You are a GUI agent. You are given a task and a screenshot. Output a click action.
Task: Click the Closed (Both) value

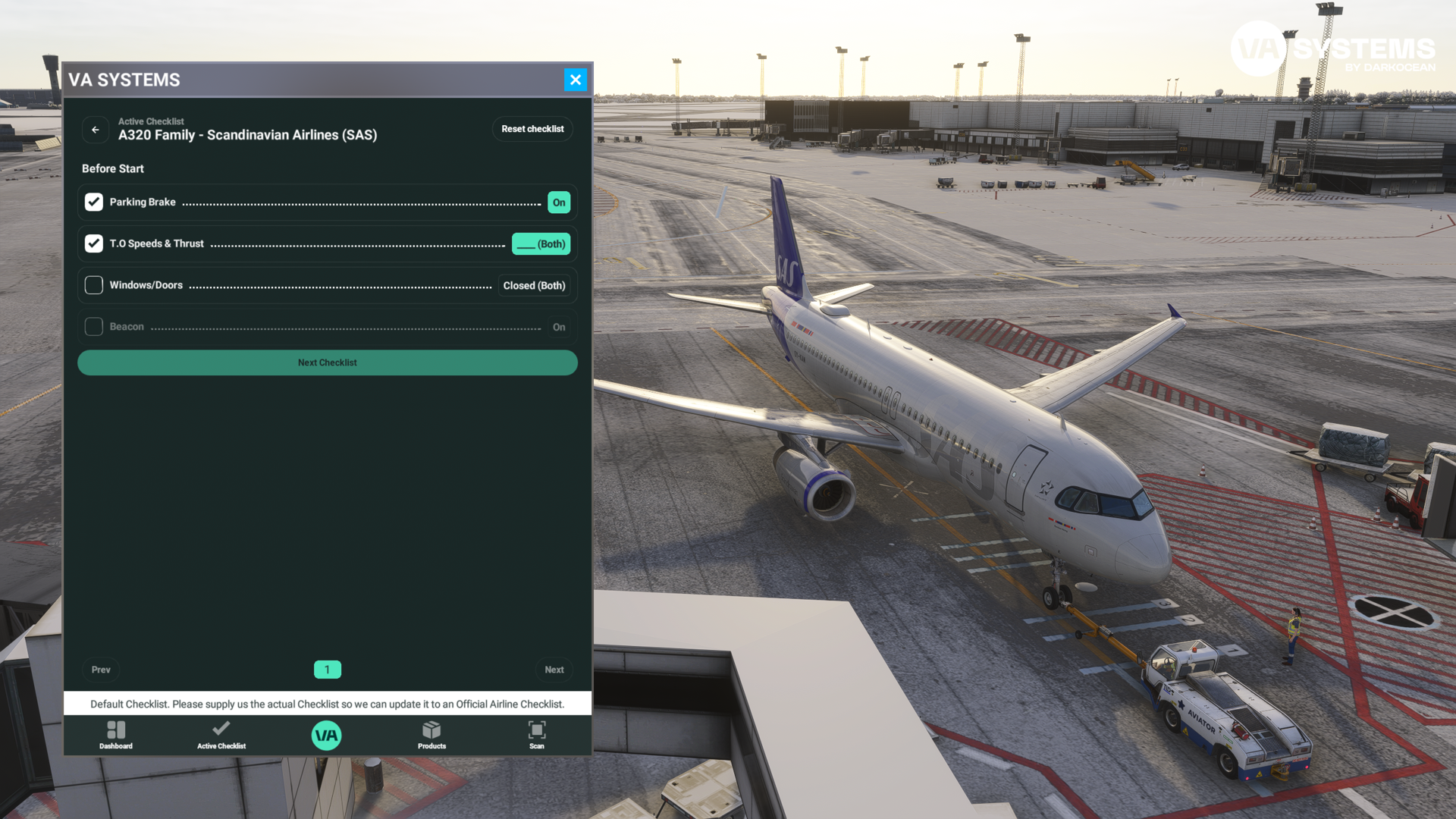pos(534,286)
